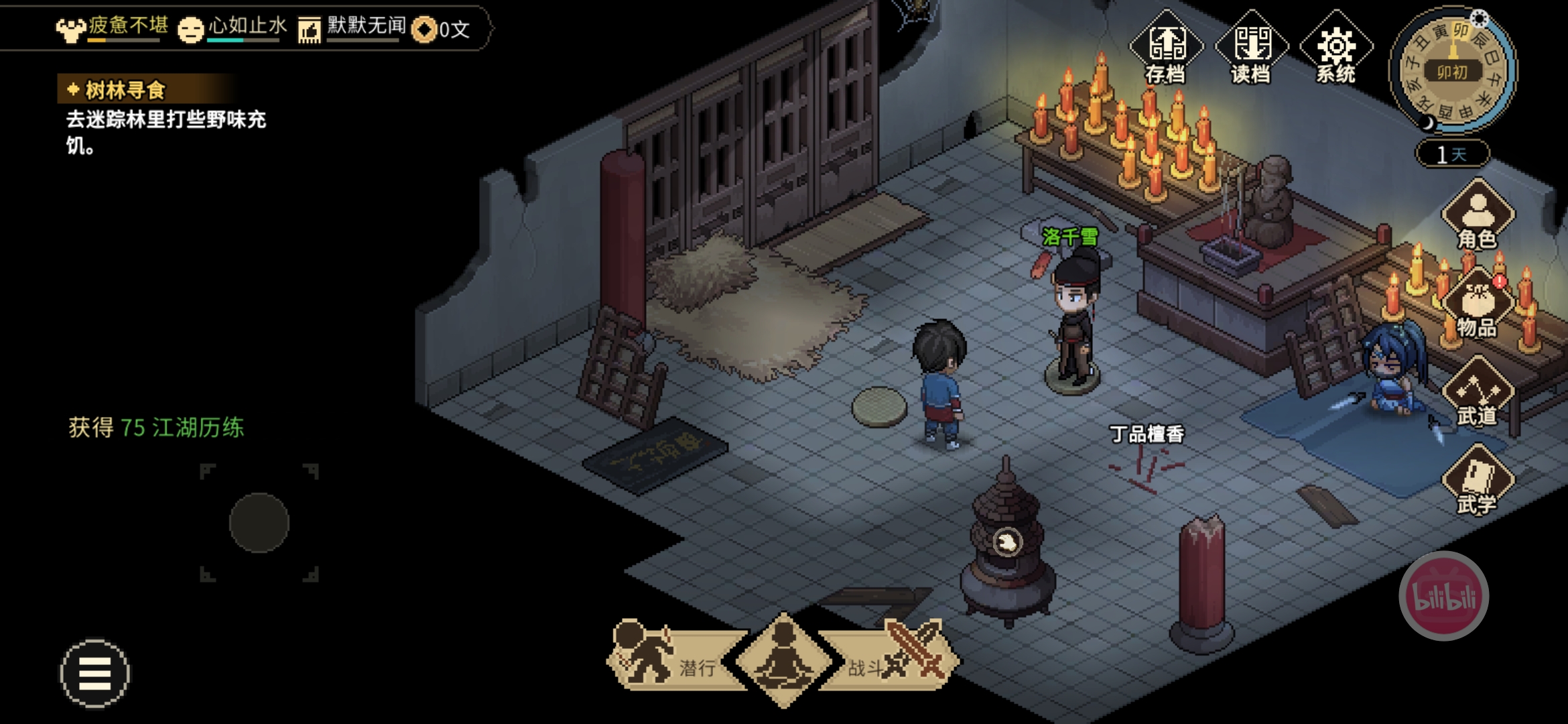Open the 系统 system settings
The width and height of the screenshot is (1568, 724).
(x=1336, y=48)
